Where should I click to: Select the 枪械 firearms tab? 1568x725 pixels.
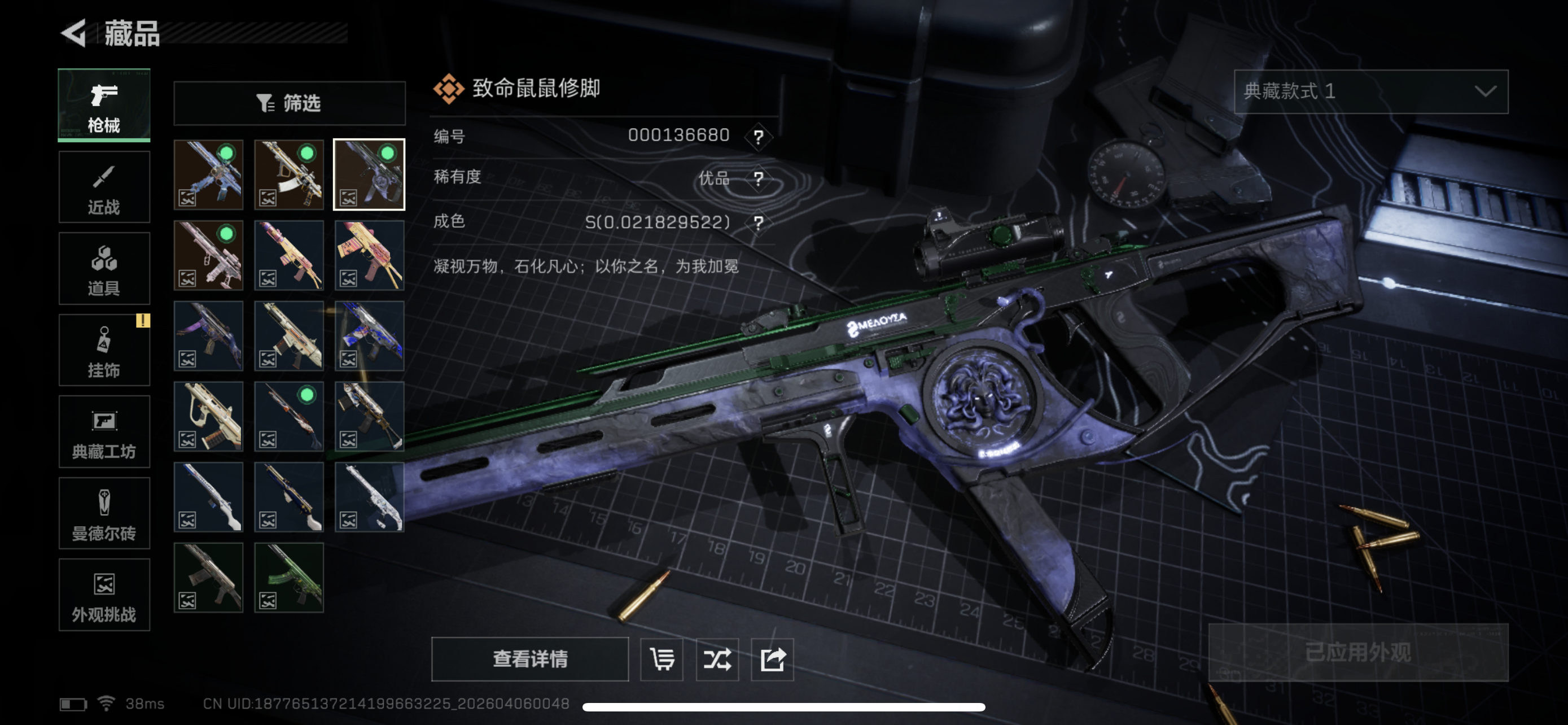click(x=104, y=106)
